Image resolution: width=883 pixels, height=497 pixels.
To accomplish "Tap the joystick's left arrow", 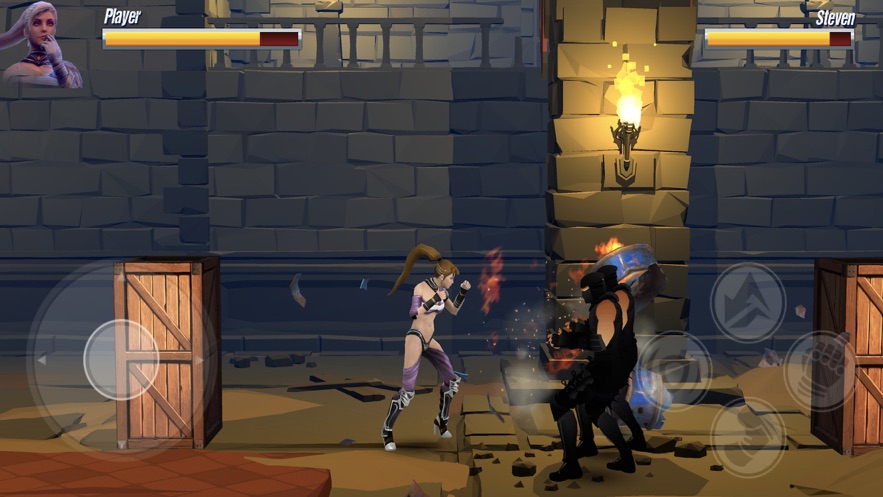I will (x=41, y=360).
